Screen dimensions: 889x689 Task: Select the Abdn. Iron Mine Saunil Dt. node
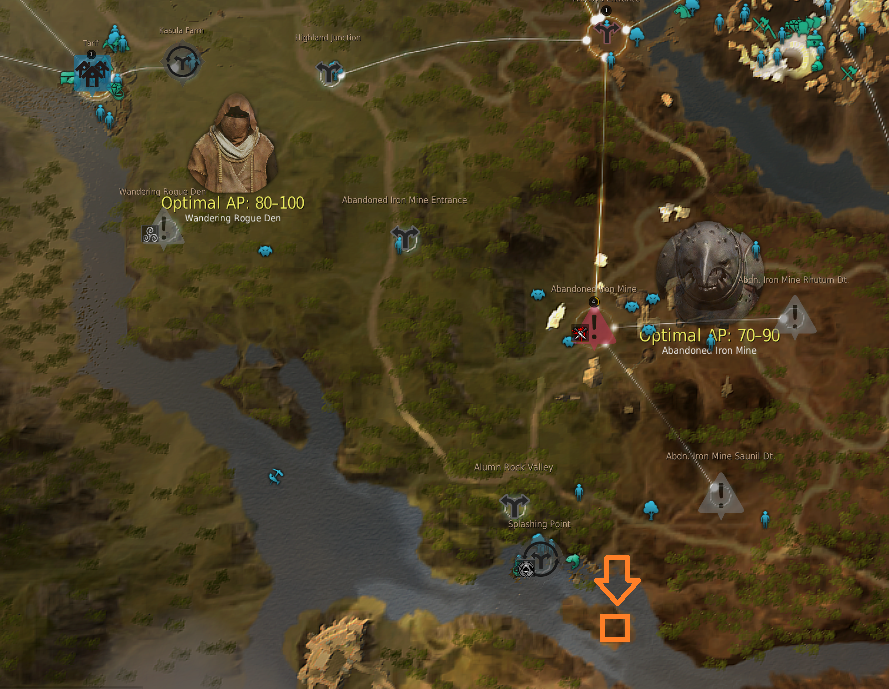[x=719, y=495]
